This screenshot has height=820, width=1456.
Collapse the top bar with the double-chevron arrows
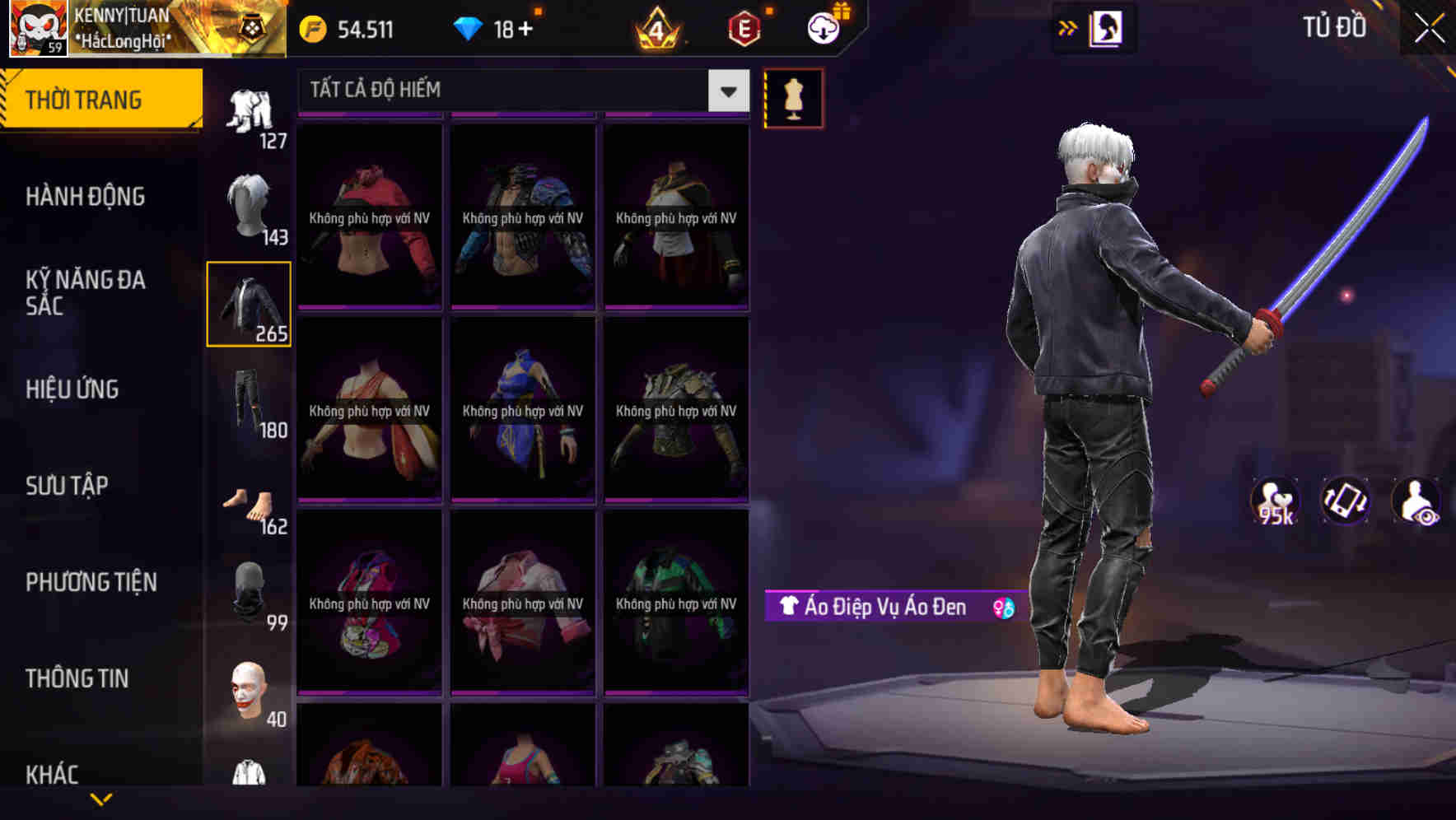point(1068,27)
